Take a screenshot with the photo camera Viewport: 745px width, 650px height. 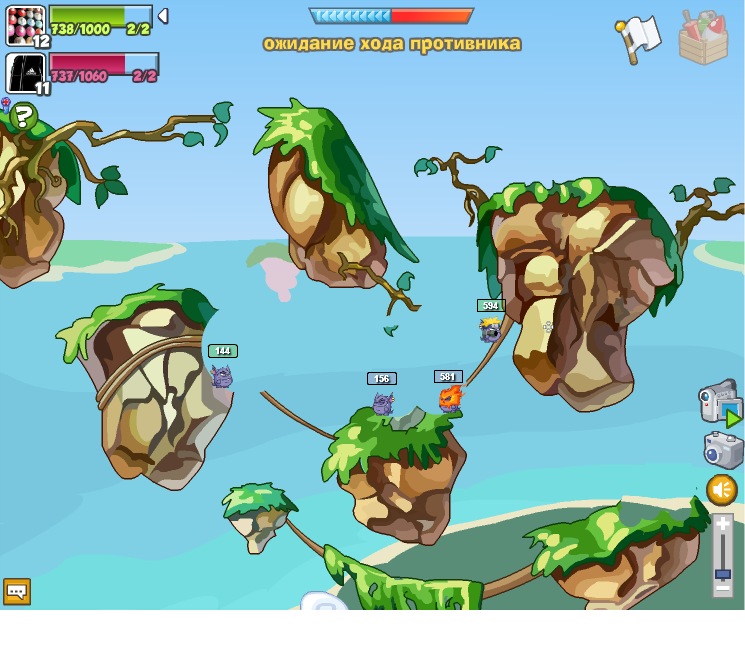tap(722, 449)
